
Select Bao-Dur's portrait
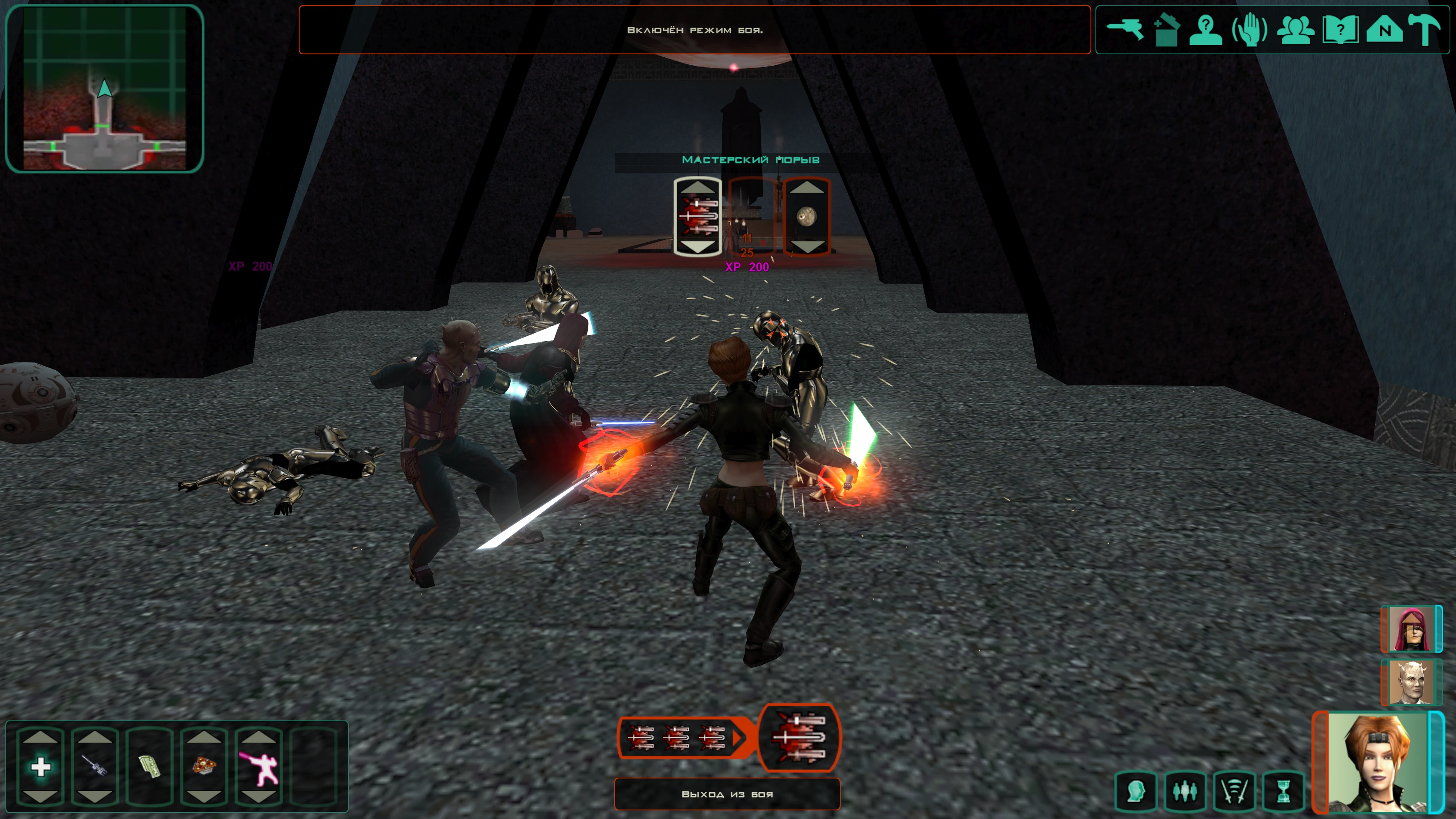(1411, 683)
